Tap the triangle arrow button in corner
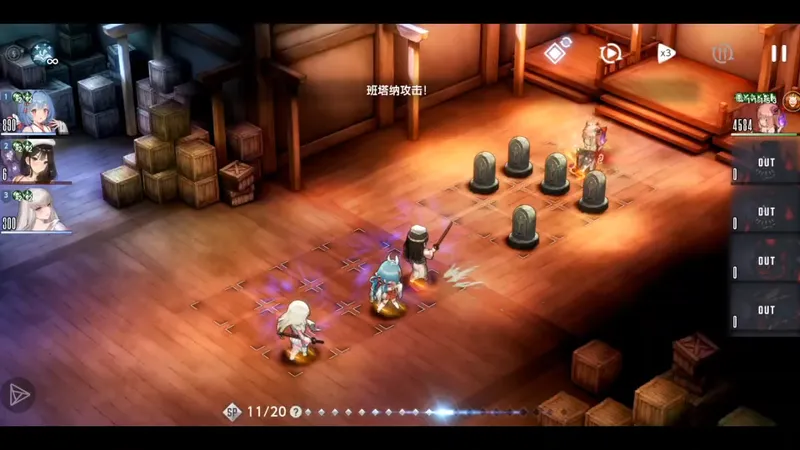The image size is (800, 450). coord(18,395)
